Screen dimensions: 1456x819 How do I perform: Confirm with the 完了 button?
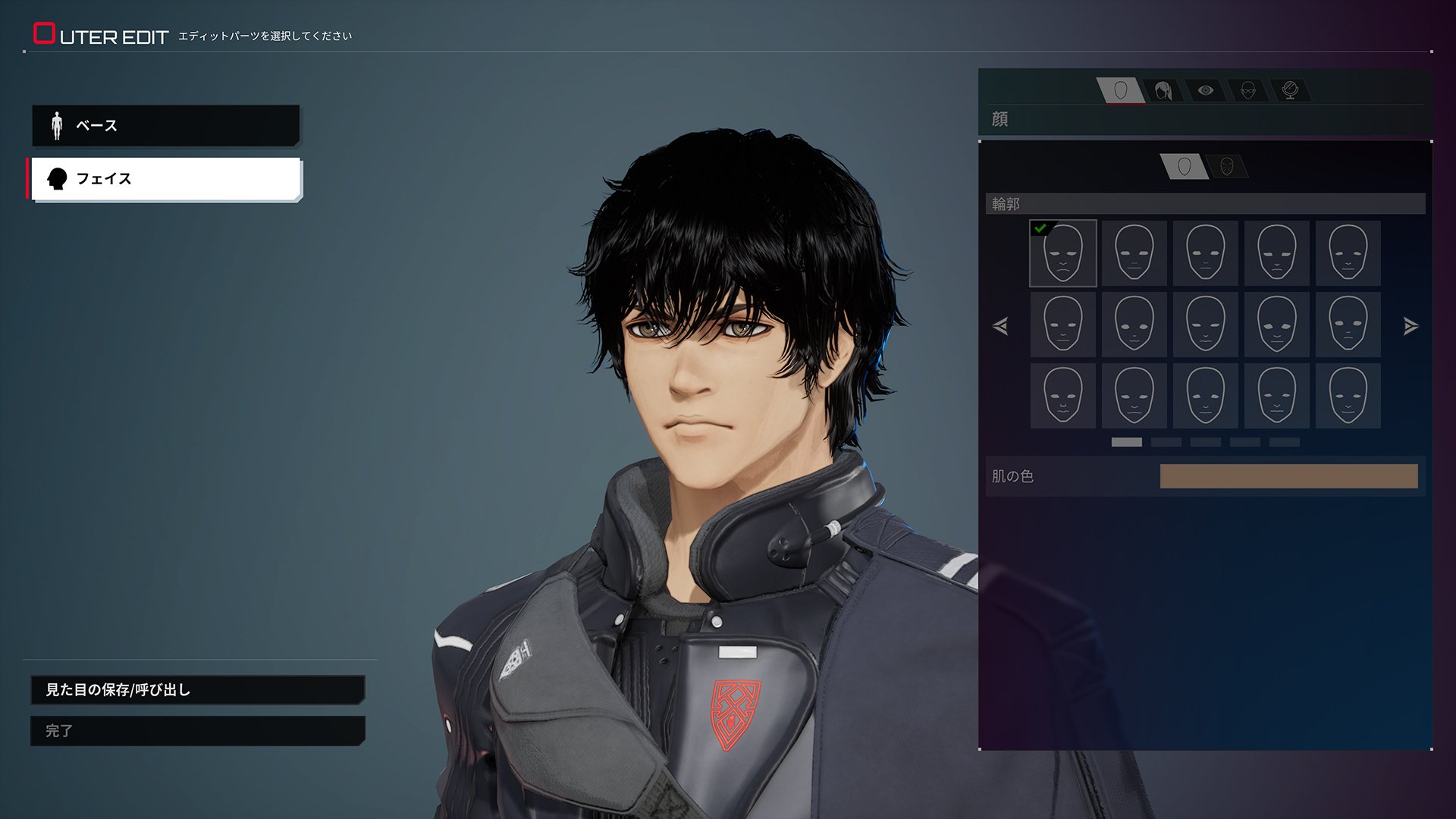(197, 731)
